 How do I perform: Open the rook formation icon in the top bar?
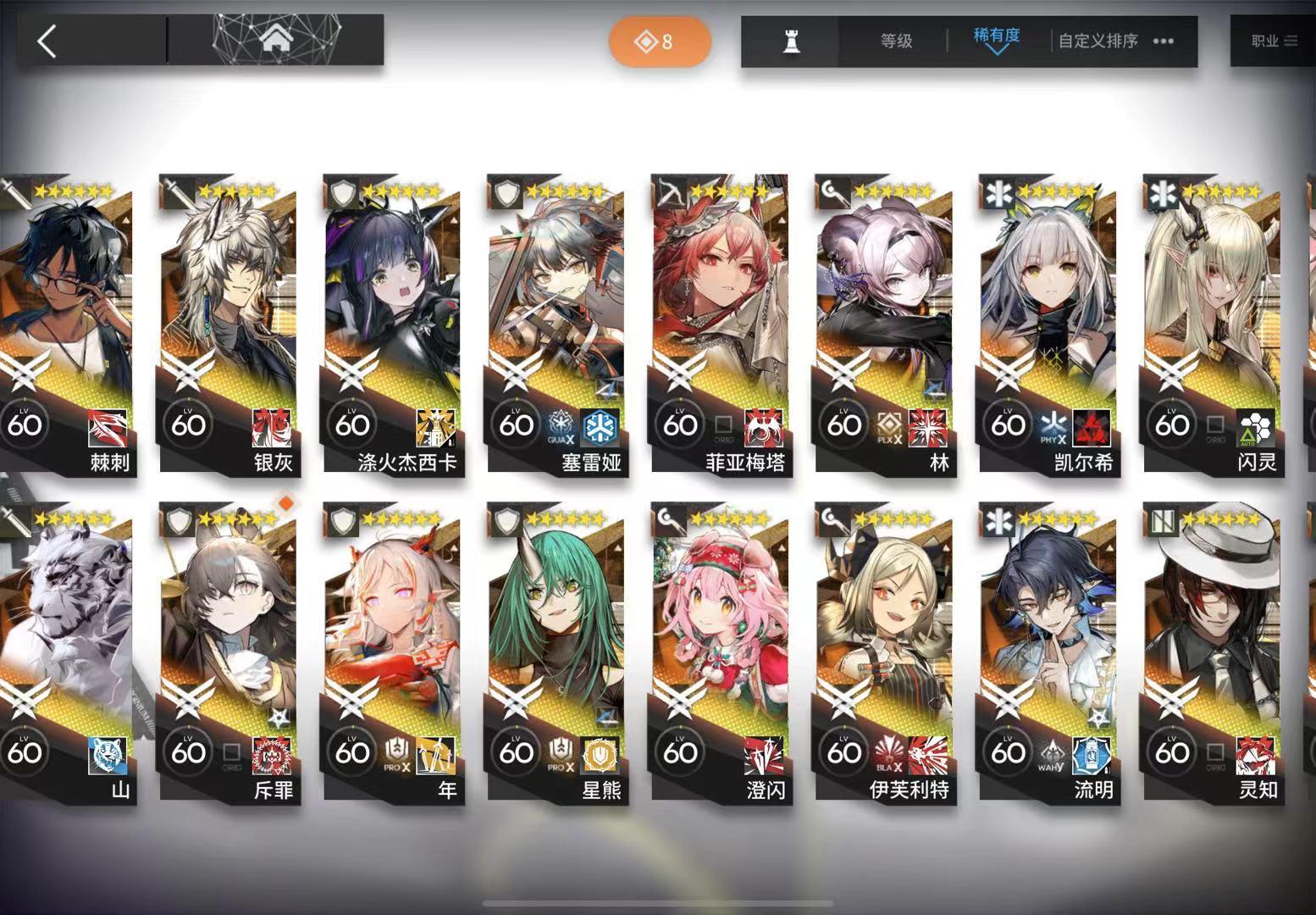pos(791,40)
